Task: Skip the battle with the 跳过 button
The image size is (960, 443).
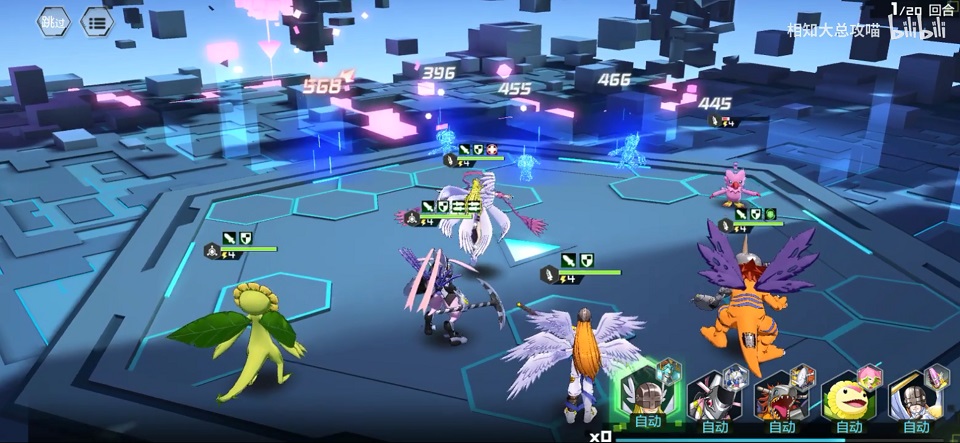Action: click(54, 21)
